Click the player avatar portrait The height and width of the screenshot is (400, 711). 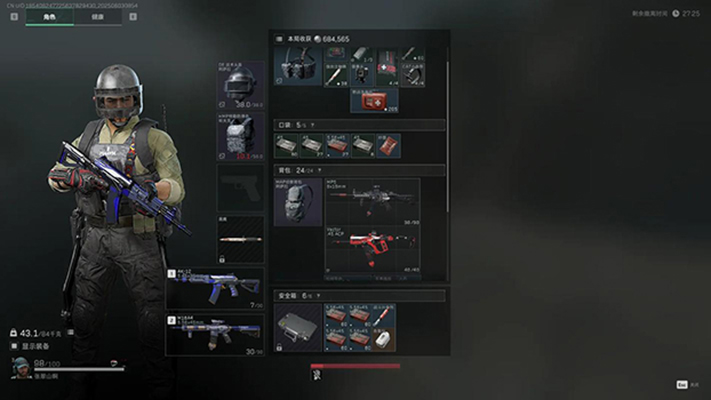click(x=20, y=367)
